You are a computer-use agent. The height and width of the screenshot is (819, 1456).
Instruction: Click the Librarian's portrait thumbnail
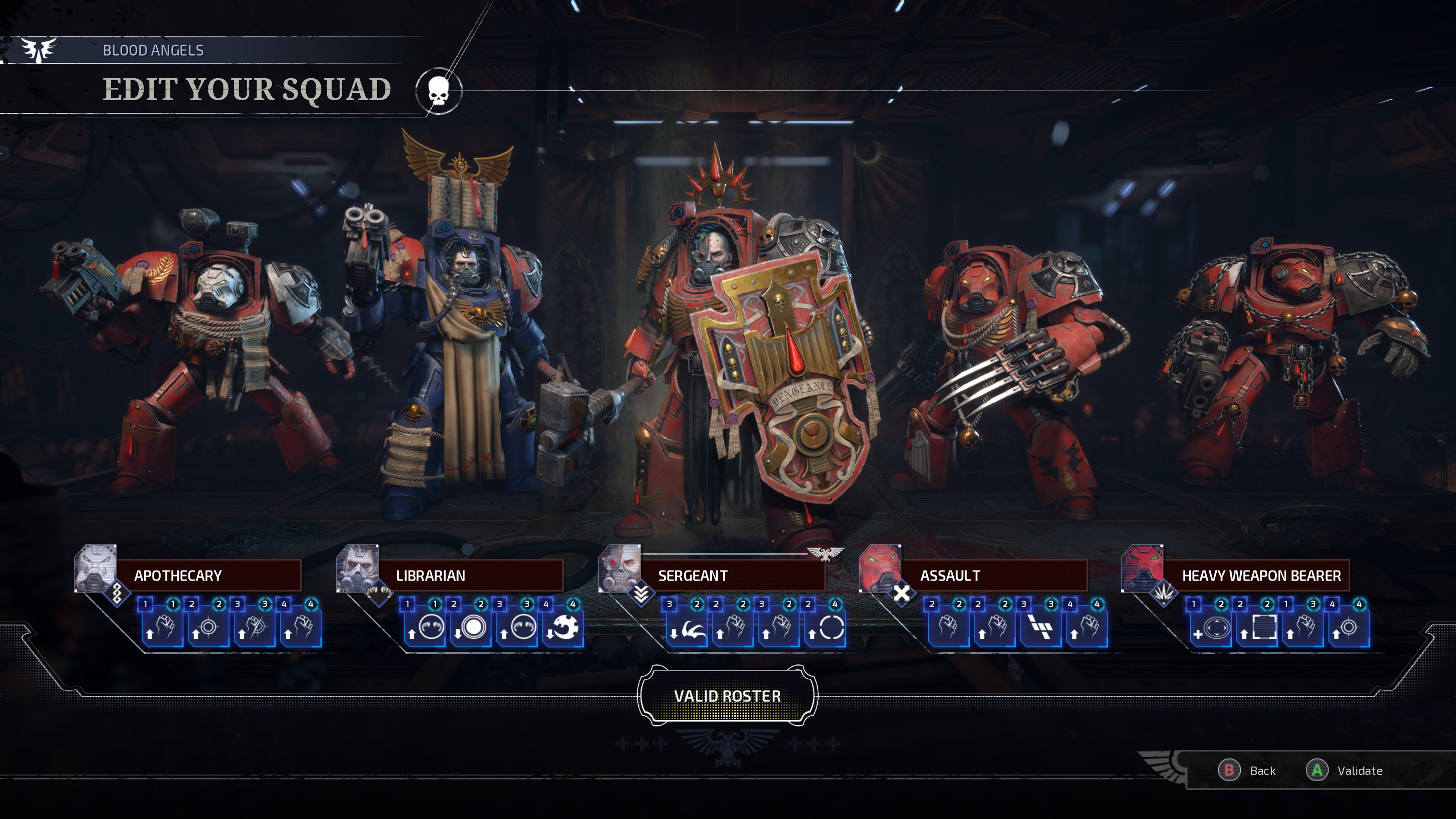(358, 570)
